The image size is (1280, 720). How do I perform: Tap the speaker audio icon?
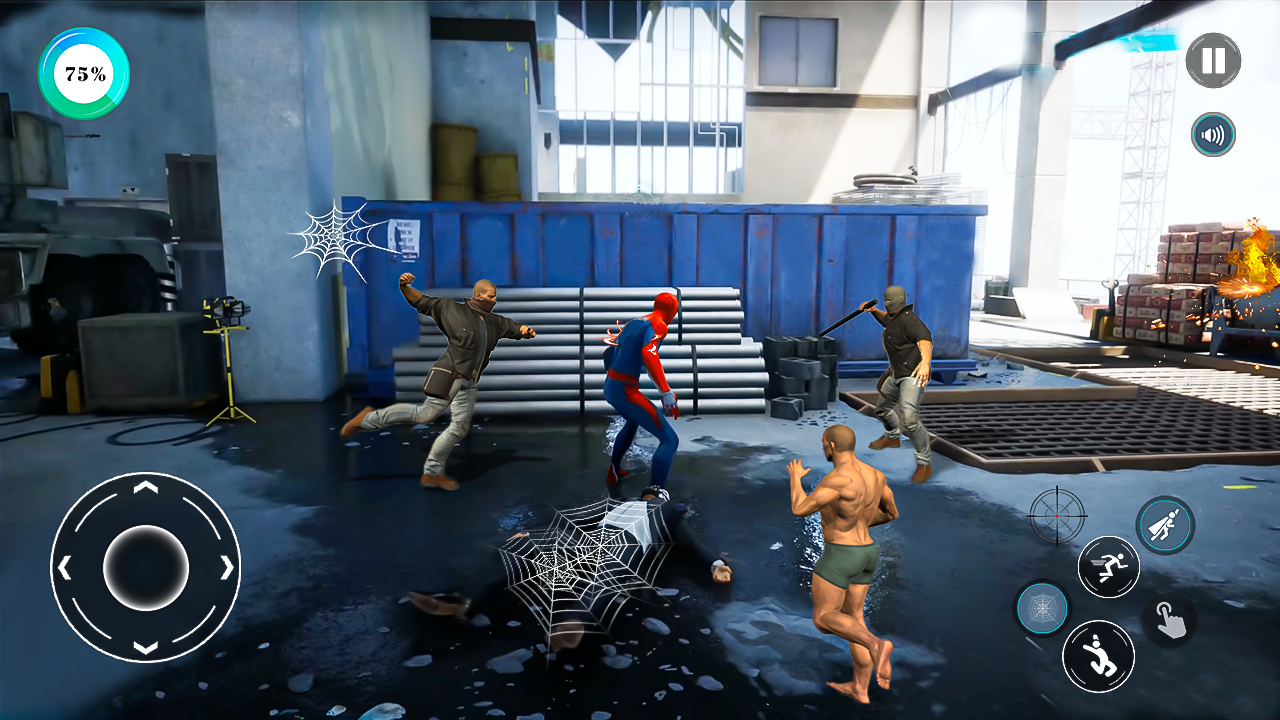1212,134
